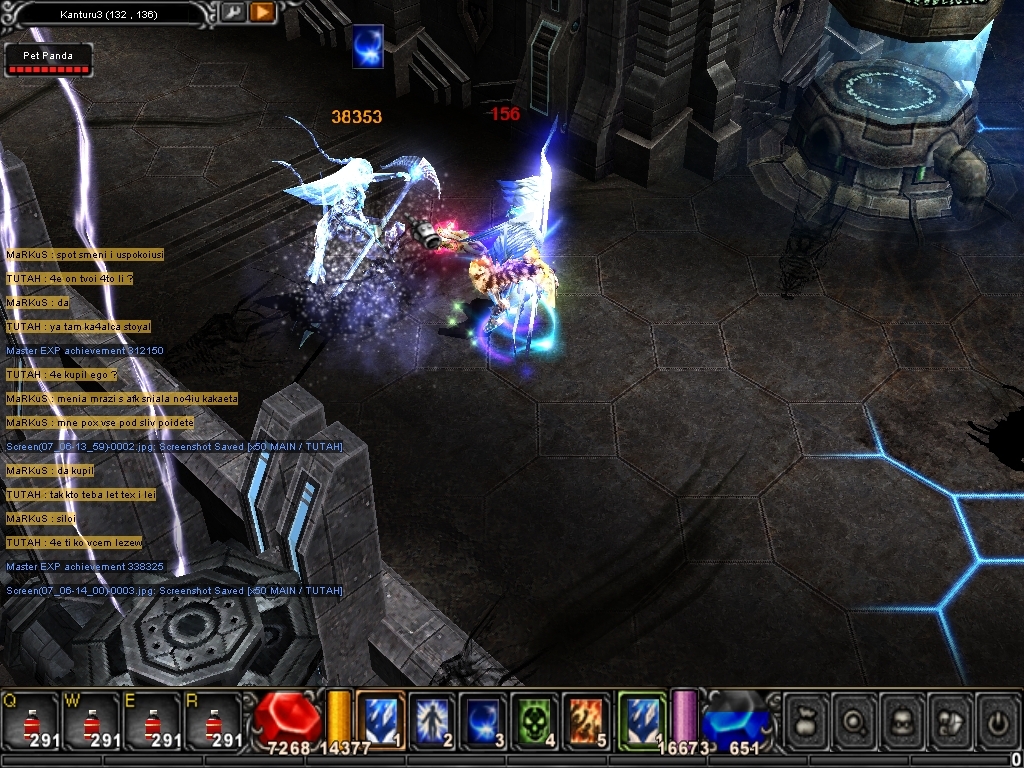Screen dimensions: 1024x768
Task: Activate the blue swirl skill numbered 3
Action: tap(485, 720)
